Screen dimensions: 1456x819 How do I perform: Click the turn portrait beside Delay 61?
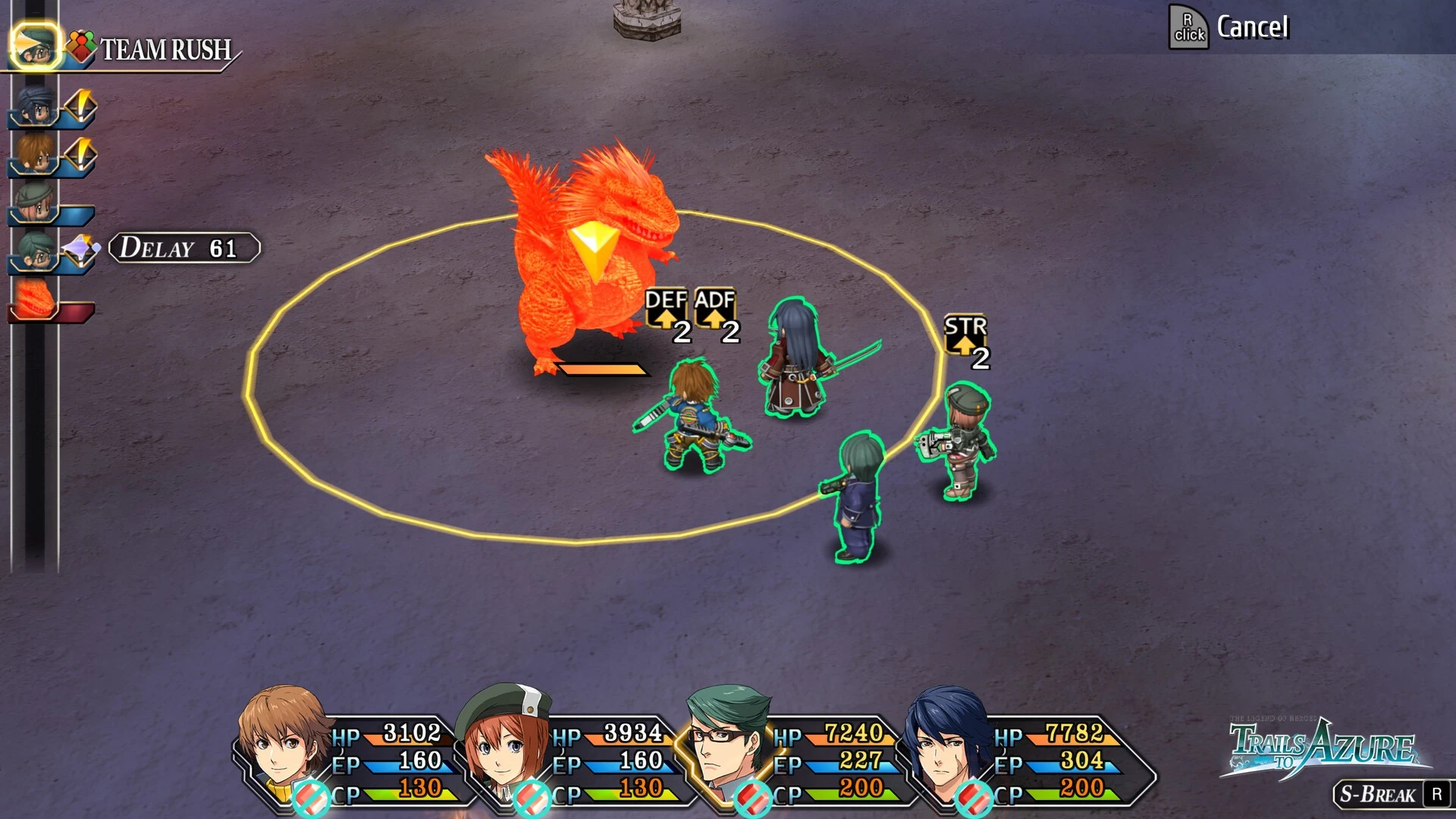(36, 250)
